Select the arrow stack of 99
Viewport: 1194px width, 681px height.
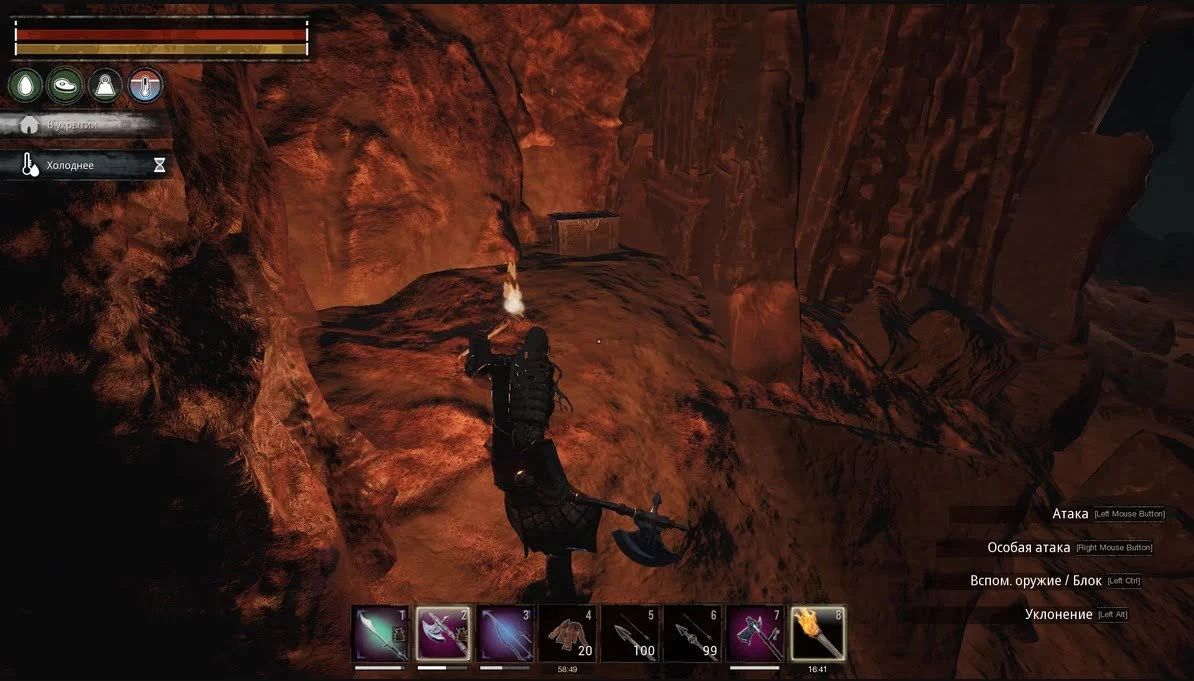coord(693,633)
